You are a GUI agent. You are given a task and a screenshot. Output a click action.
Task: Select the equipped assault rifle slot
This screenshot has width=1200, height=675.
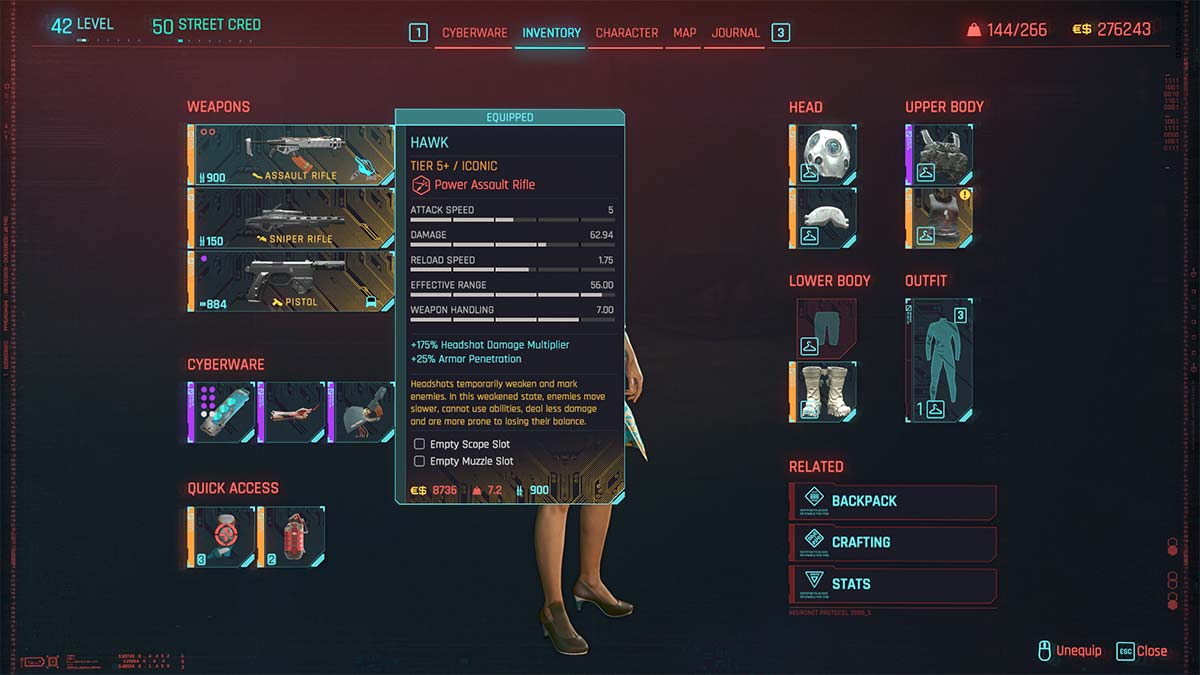click(291, 155)
